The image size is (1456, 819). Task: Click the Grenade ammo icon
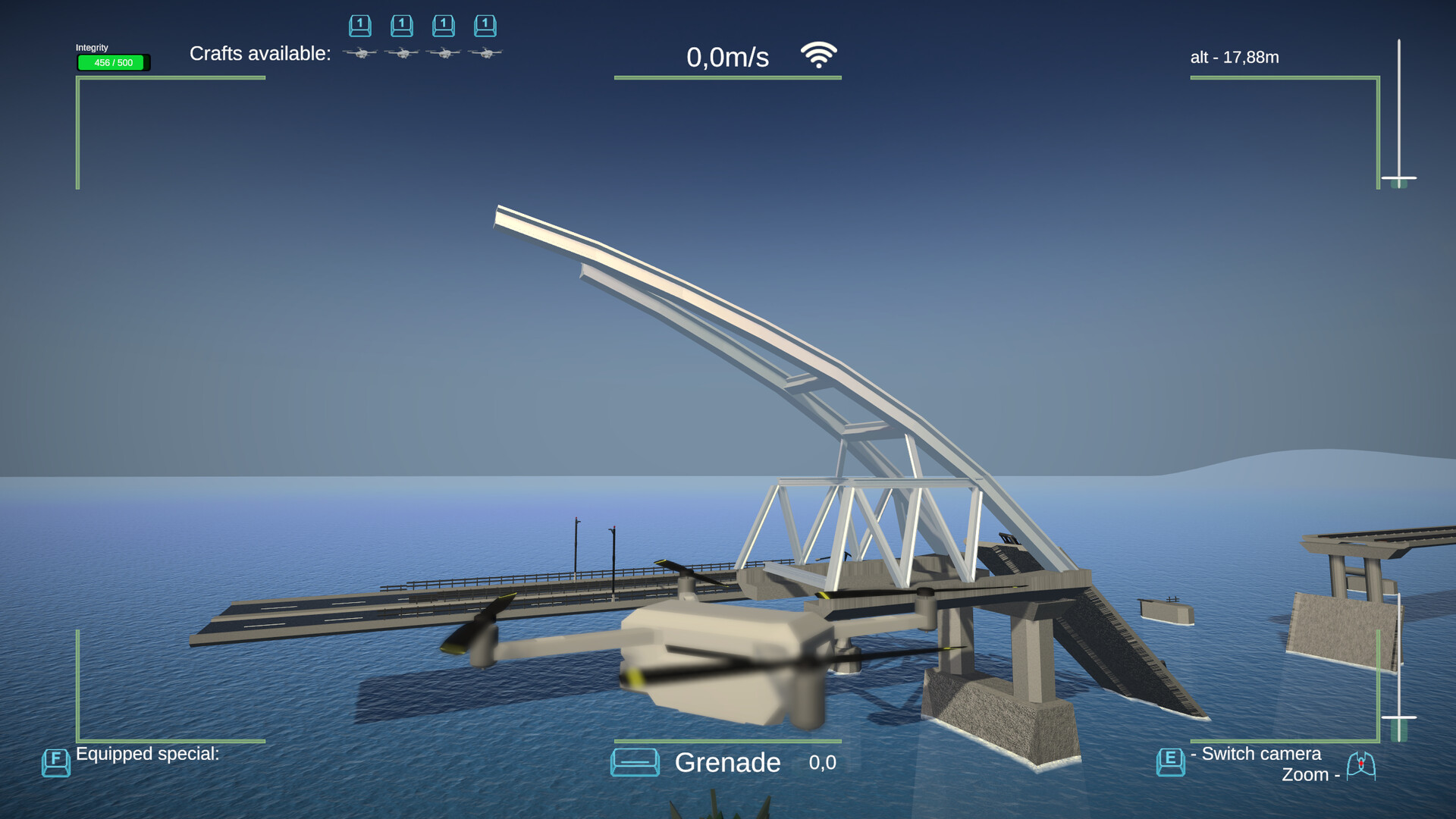[635, 763]
